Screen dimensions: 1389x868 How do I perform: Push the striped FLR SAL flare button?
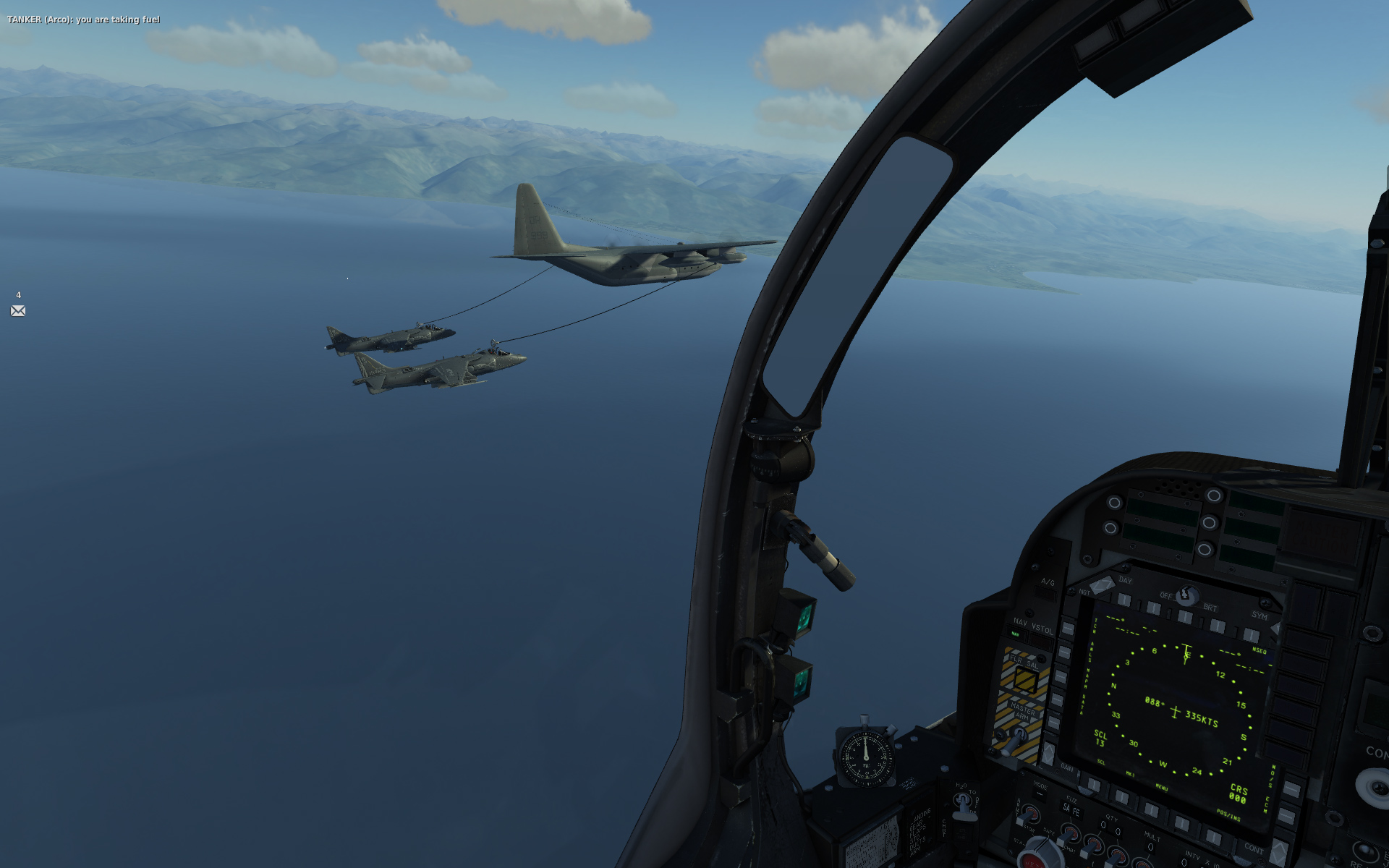(1025, 678)
